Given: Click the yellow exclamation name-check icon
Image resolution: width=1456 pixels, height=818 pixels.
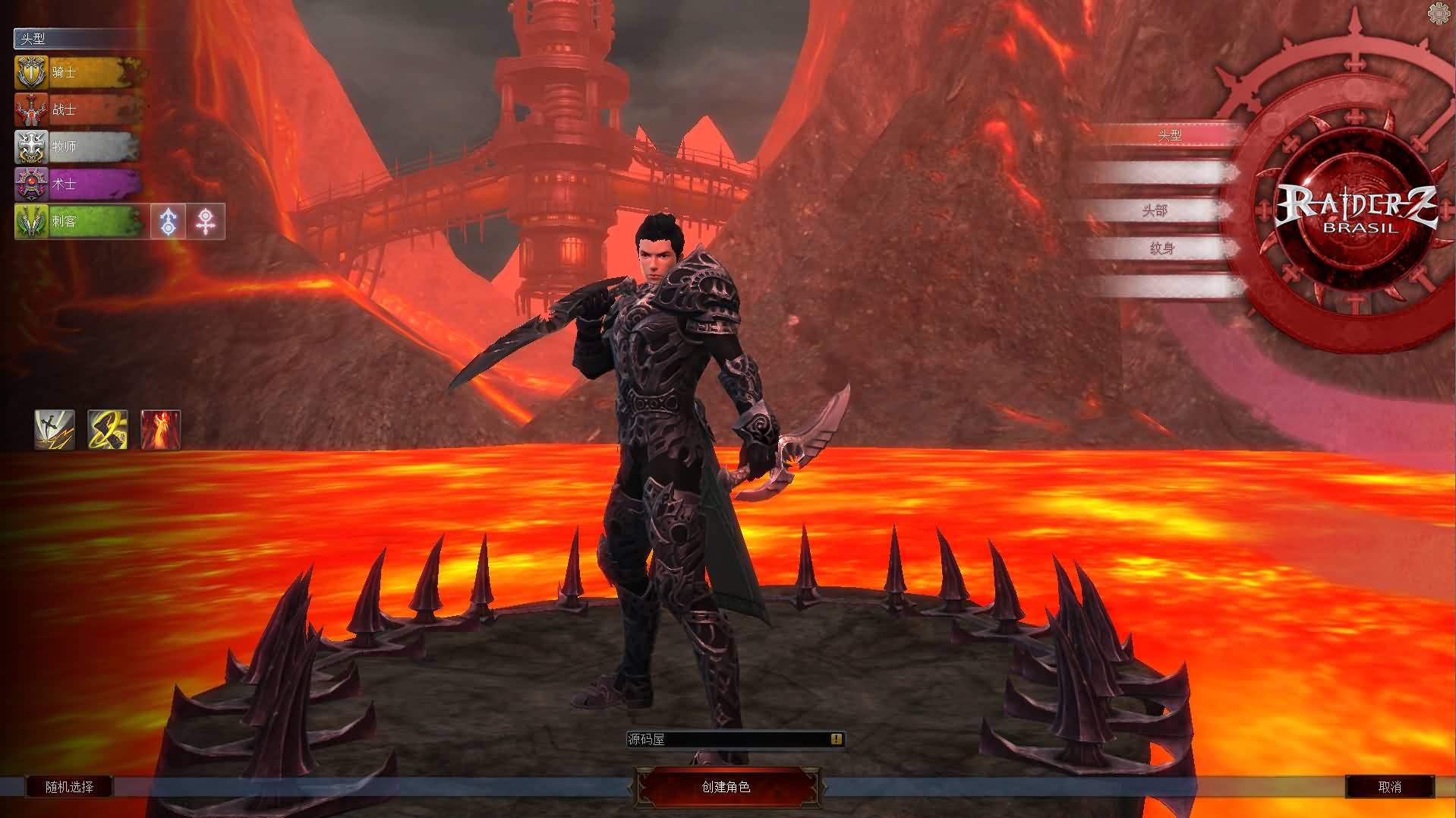Looking at the screenshot, I should [836, 739].
